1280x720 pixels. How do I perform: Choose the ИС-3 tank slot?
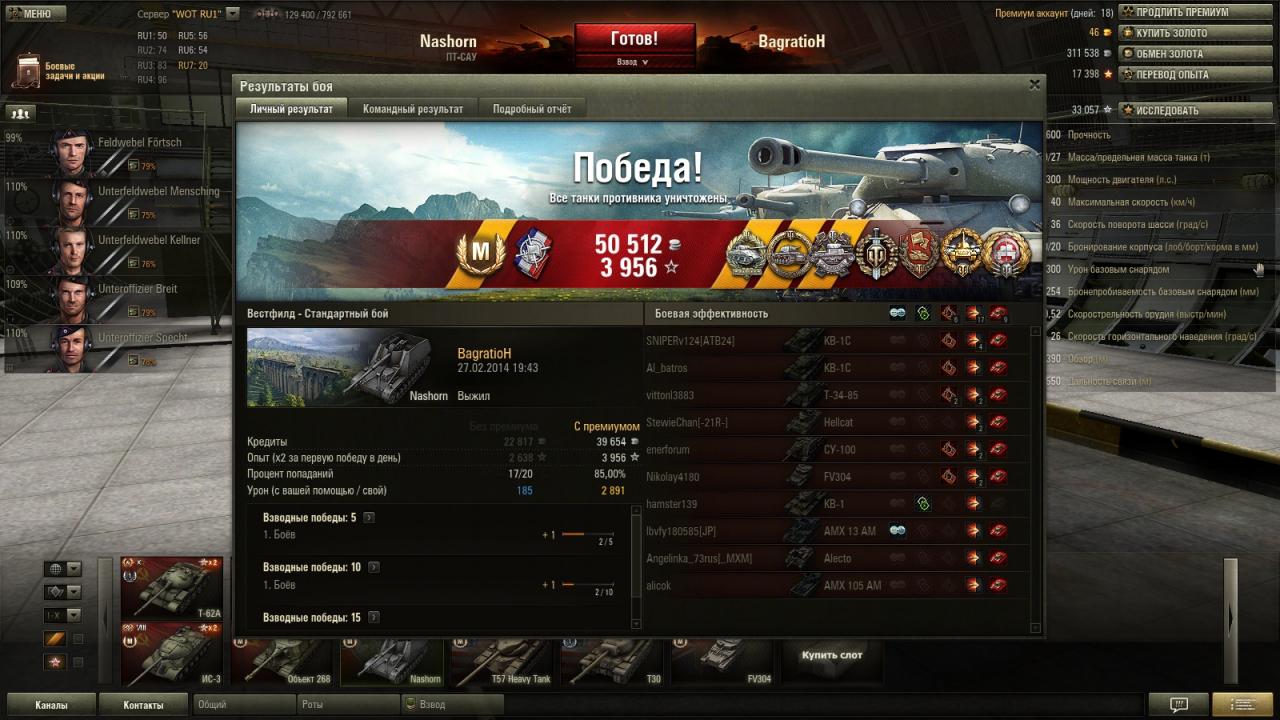(x=171, y=654)
